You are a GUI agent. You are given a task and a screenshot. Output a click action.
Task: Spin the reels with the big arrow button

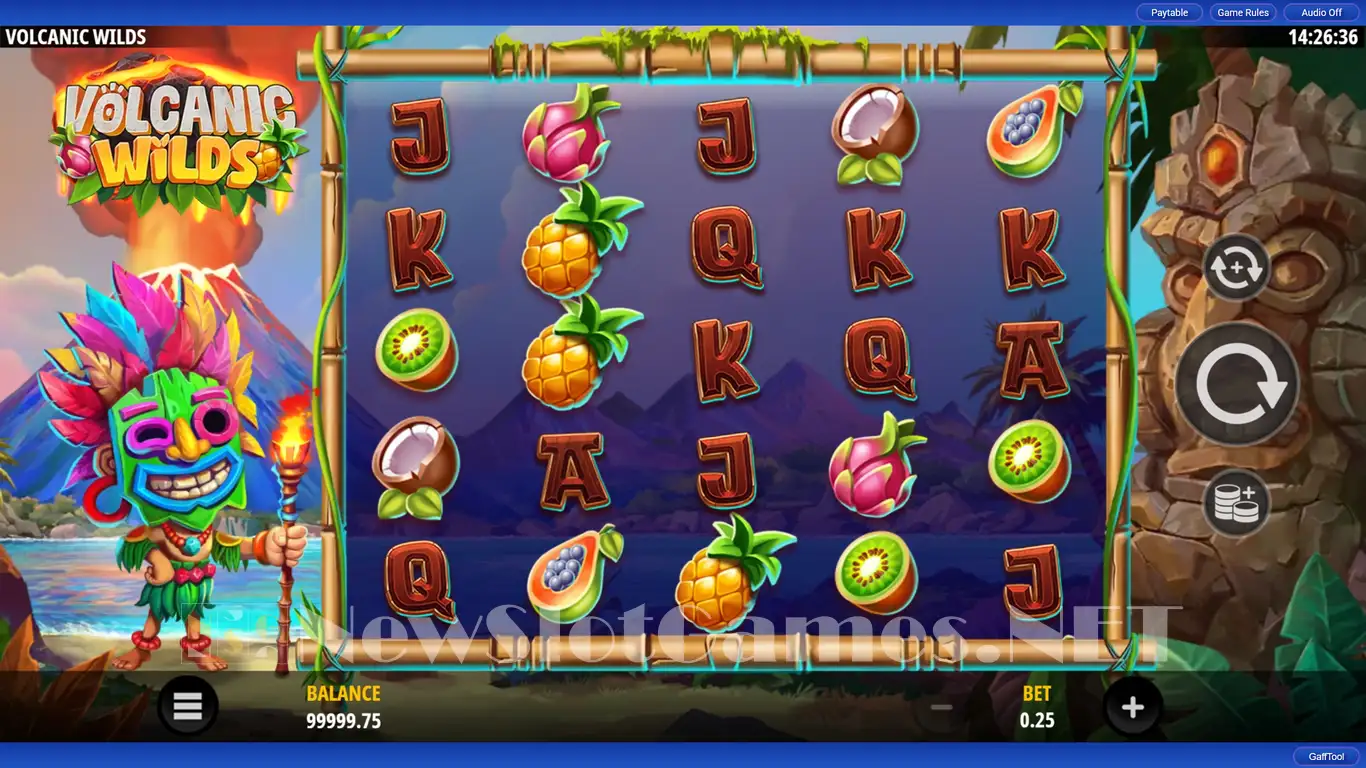coord(1237,384)
